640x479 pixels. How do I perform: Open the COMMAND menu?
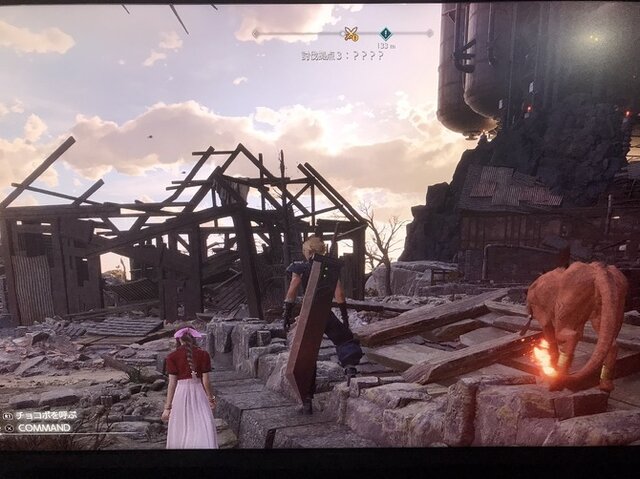(41, 427)
